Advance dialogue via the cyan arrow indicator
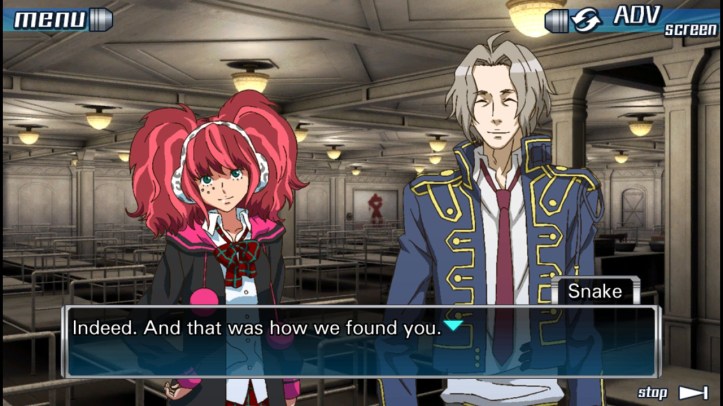This screenshot has width=723, height=406. [x=453, y=326]
